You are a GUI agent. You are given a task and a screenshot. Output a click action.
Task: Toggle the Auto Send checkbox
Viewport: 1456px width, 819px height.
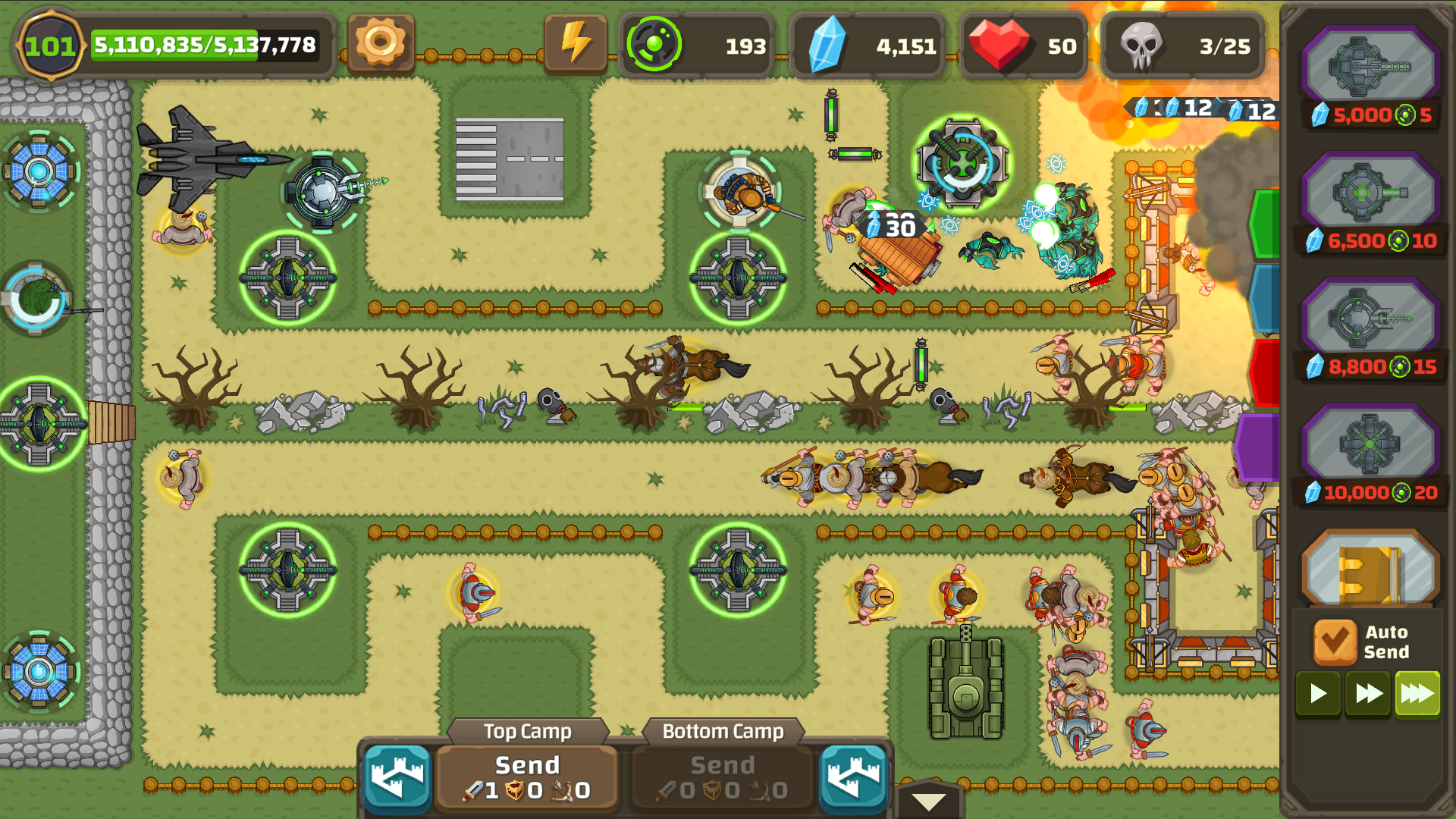click(1335, 642)
